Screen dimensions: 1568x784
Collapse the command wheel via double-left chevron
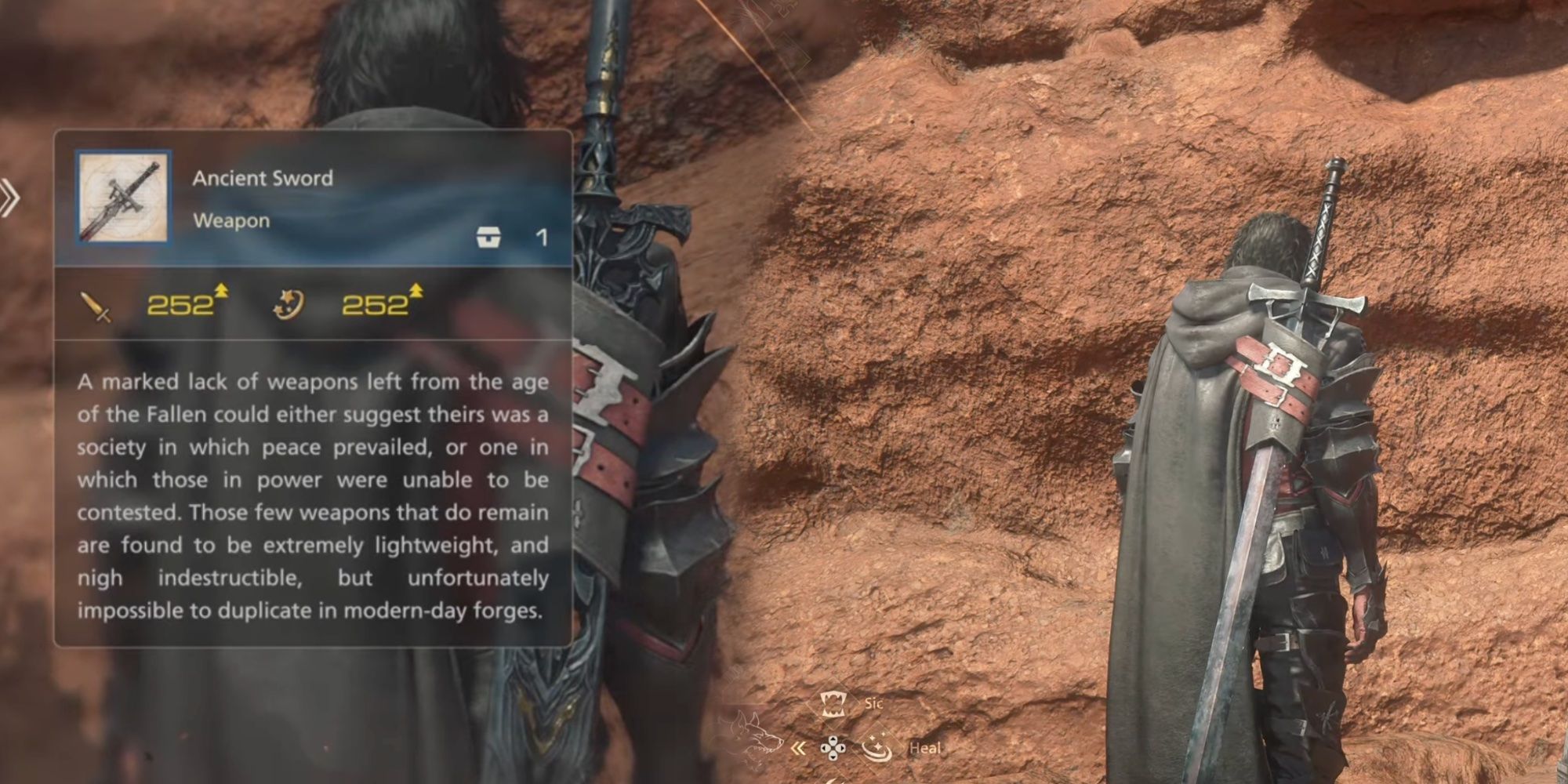(800, 750)
